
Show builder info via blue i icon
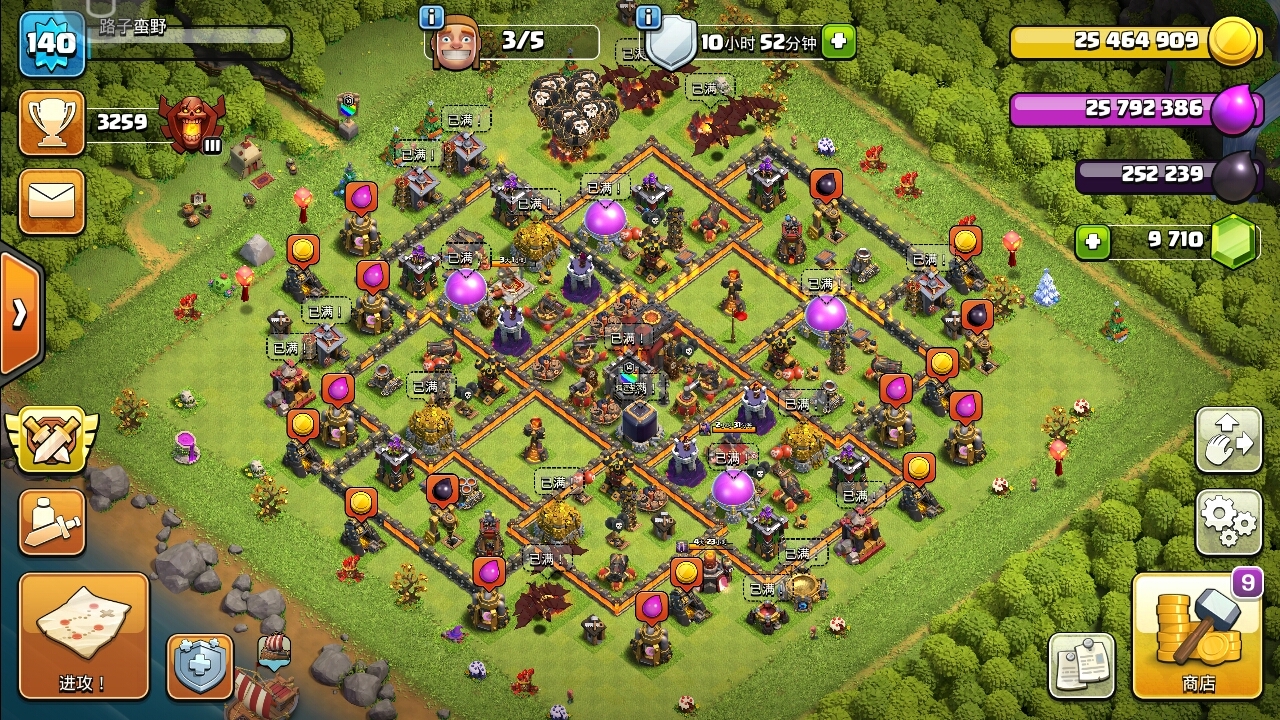point(432,17)
